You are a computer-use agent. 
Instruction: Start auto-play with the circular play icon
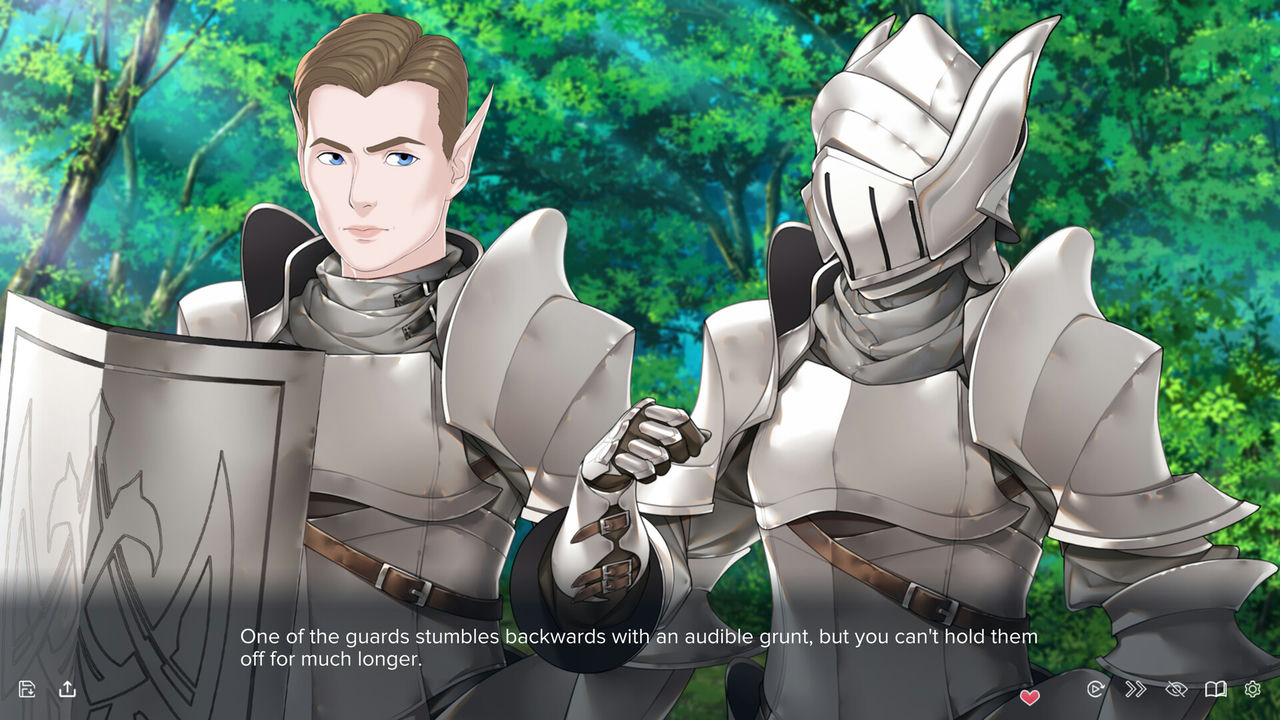(x=1095, y=689)
